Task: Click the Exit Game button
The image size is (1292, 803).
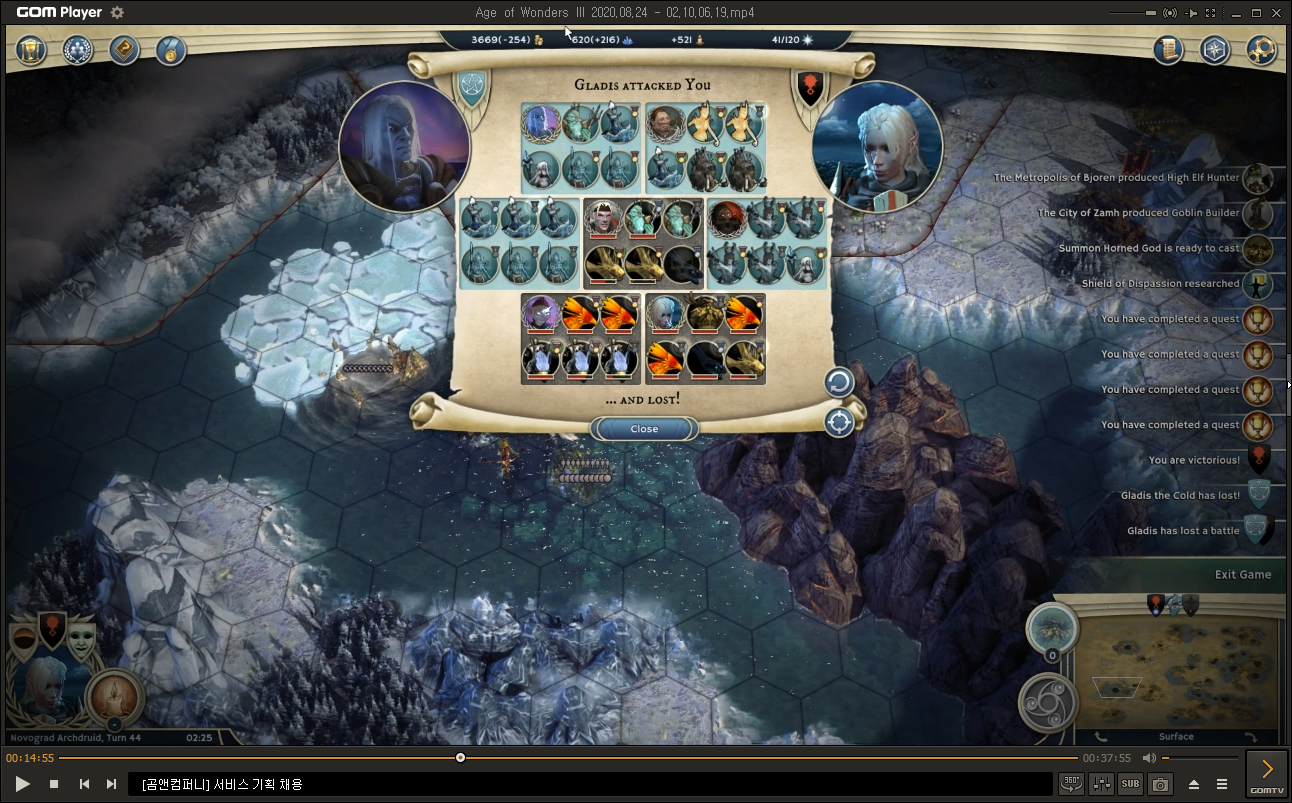Action: click(x=1242, y=574)
